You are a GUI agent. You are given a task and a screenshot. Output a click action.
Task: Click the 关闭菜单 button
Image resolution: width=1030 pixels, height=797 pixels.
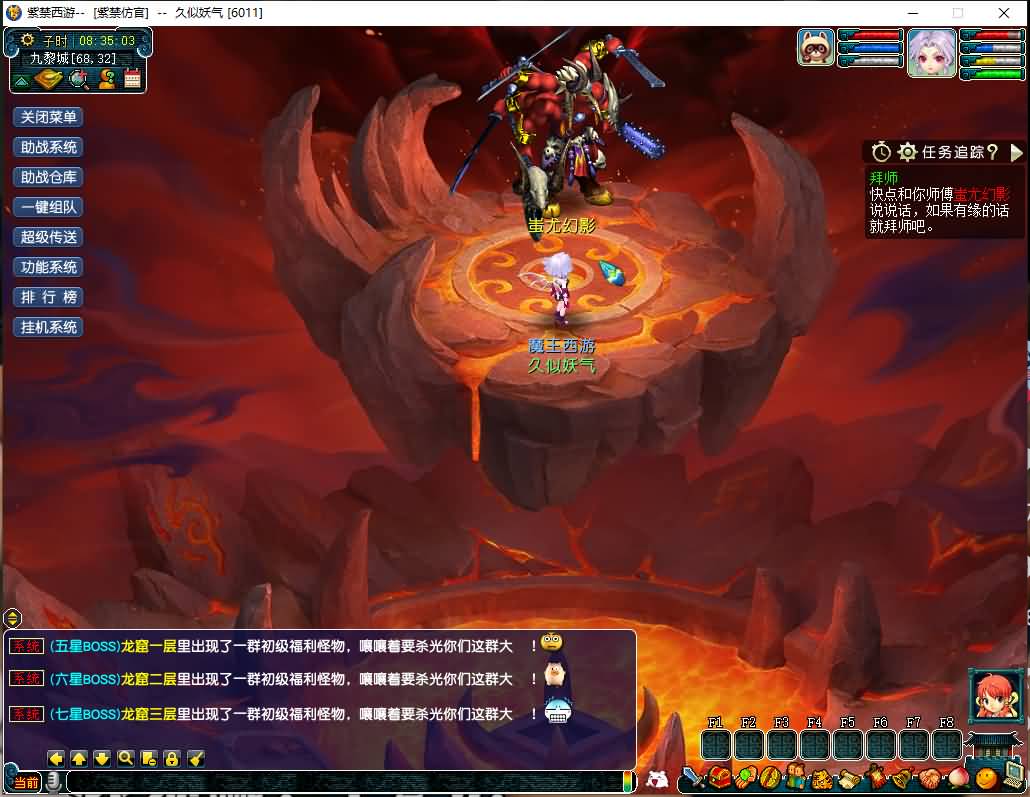(x=48, y=117)
